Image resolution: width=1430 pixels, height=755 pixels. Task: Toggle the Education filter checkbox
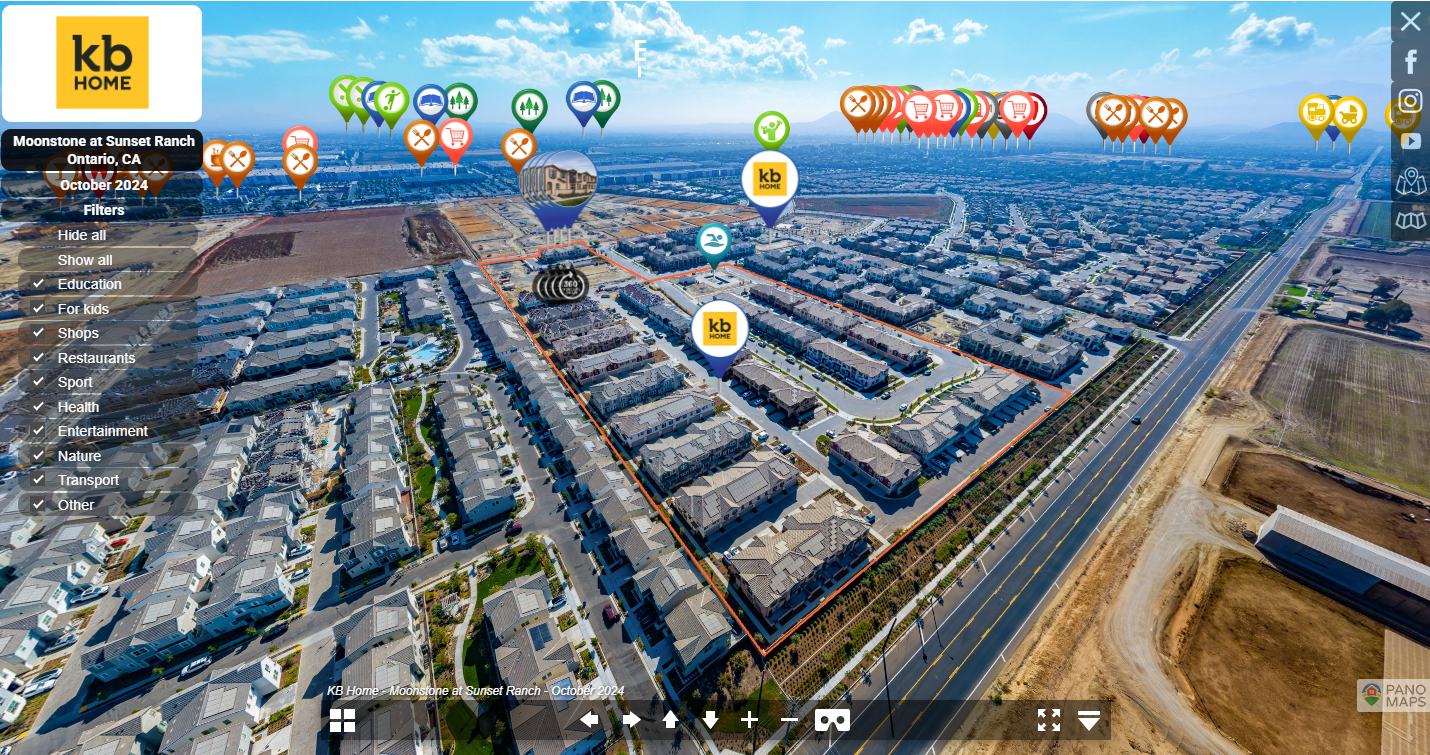point(39,284)
